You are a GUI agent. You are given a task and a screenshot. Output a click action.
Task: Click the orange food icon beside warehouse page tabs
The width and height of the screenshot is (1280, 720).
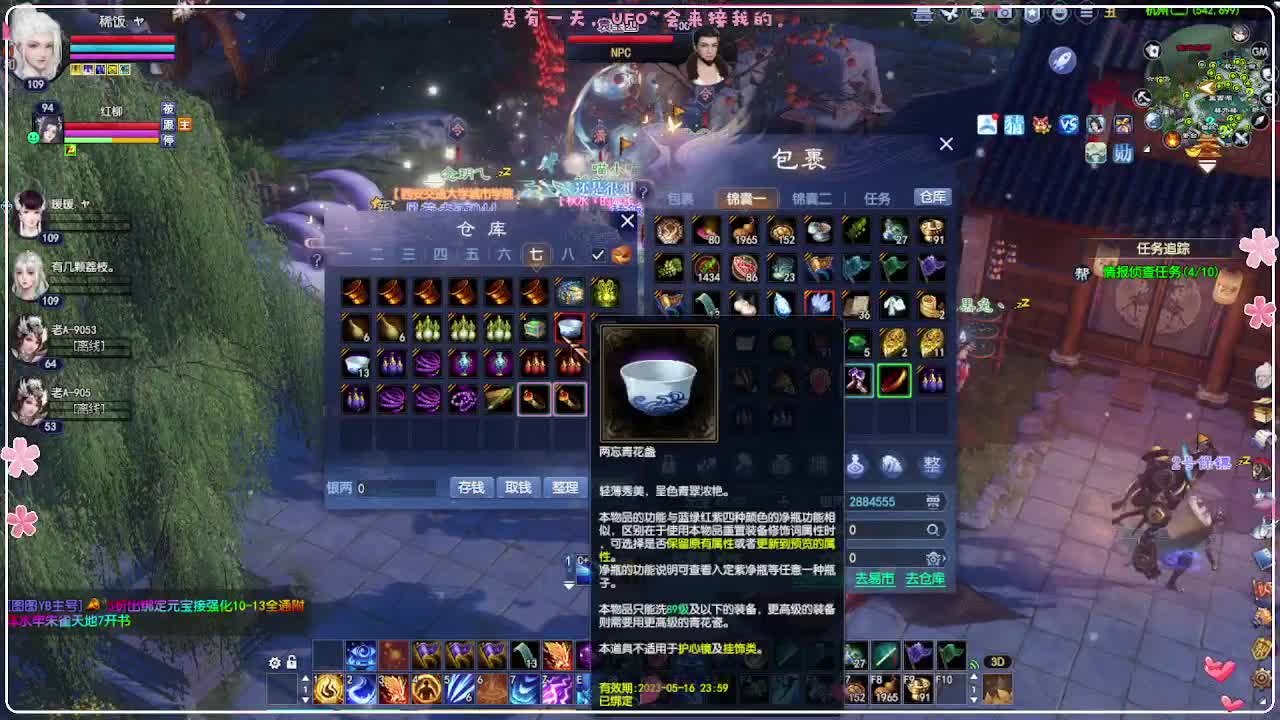(x=622, y=255)
